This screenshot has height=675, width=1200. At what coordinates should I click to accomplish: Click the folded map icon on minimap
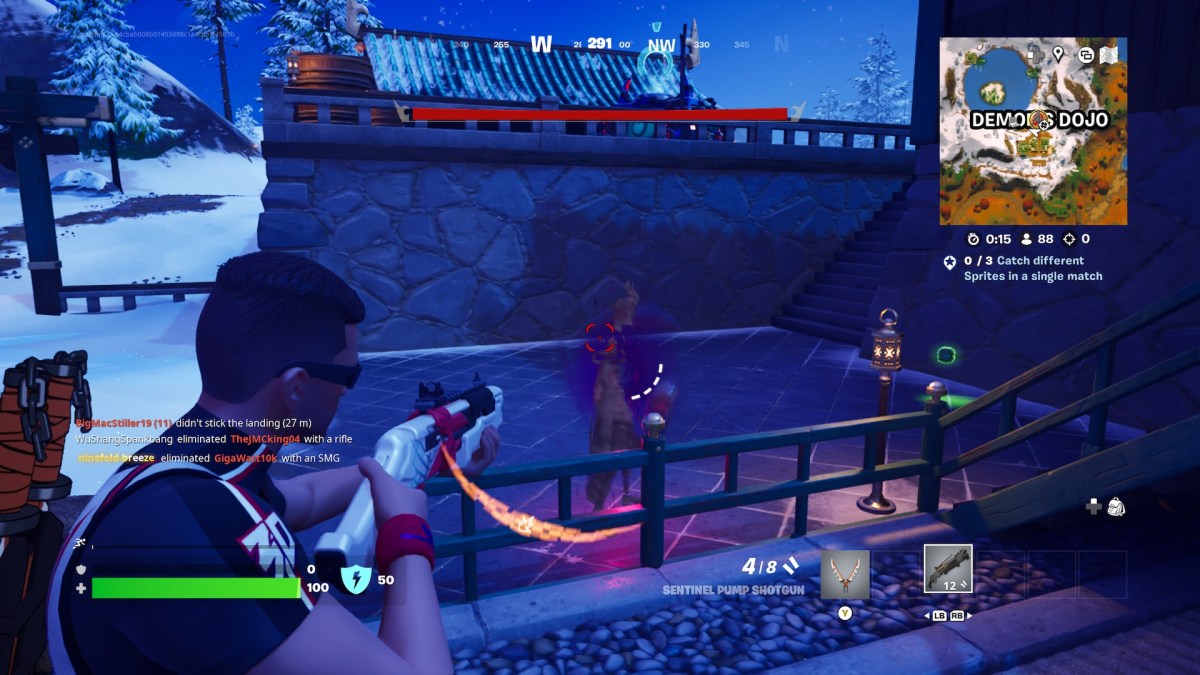tap(1109, 56)
